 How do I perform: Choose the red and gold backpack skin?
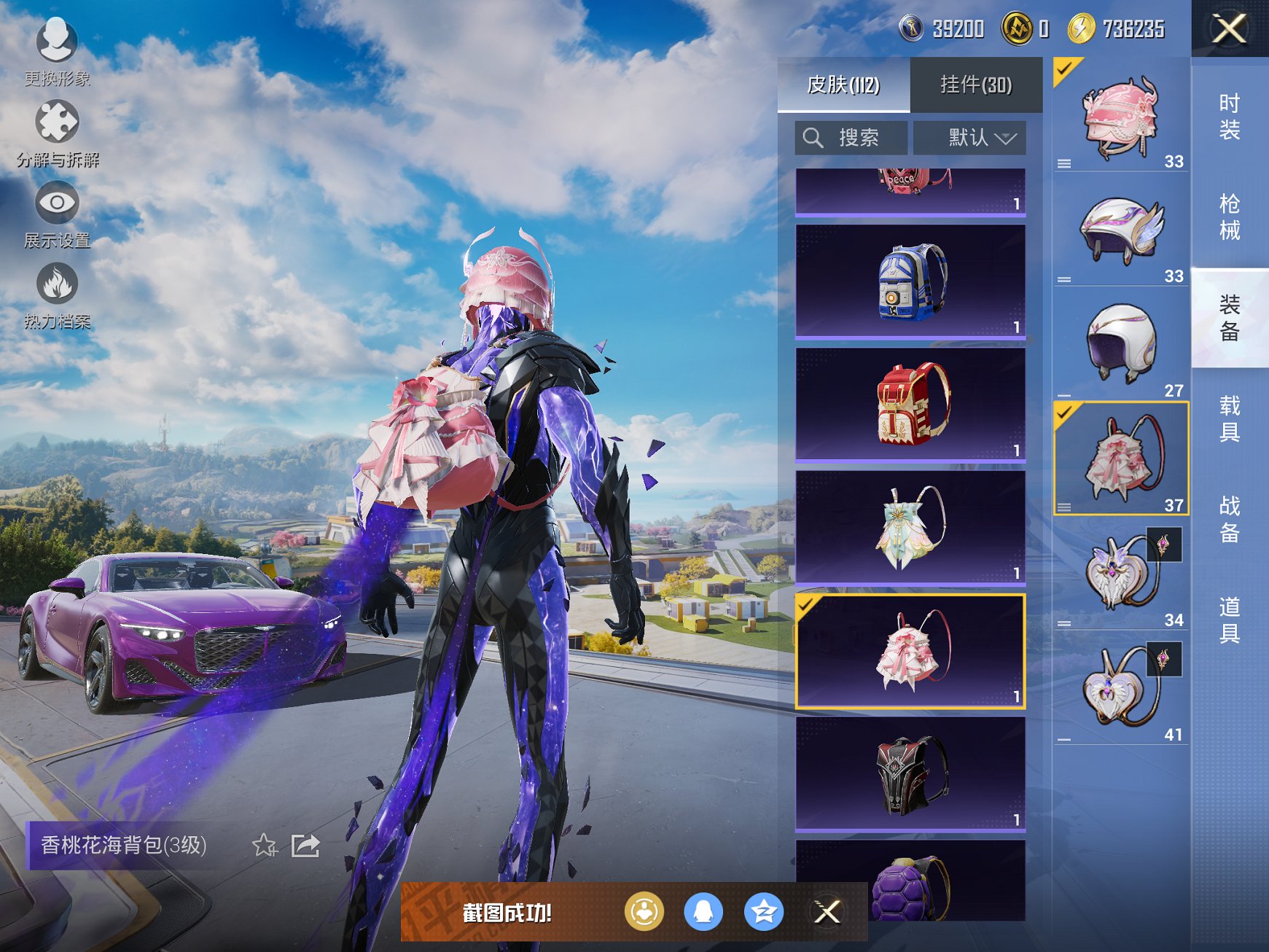coord(910,405)
